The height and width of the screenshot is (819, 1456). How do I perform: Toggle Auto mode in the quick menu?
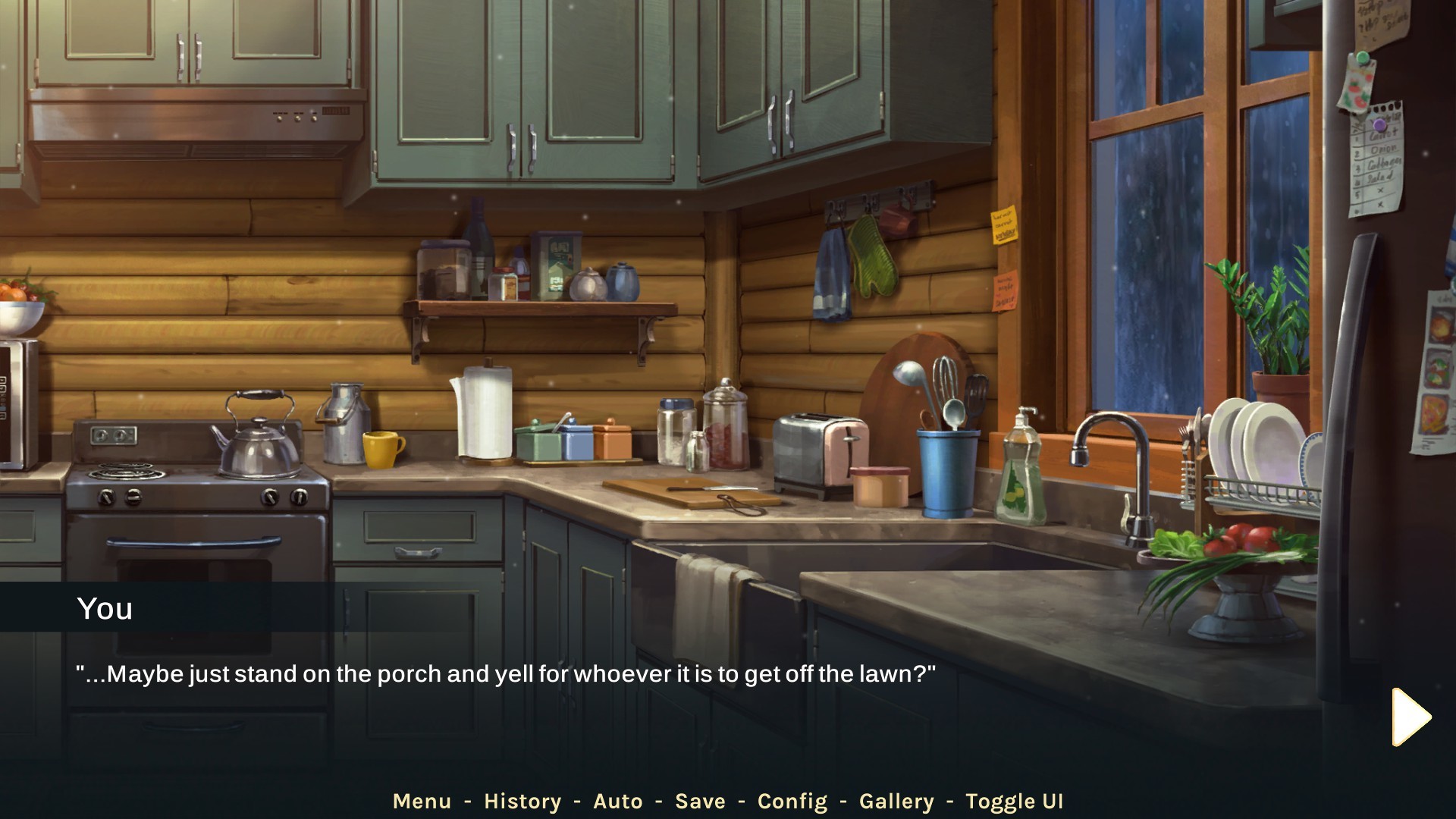click(x=619, y=802)
